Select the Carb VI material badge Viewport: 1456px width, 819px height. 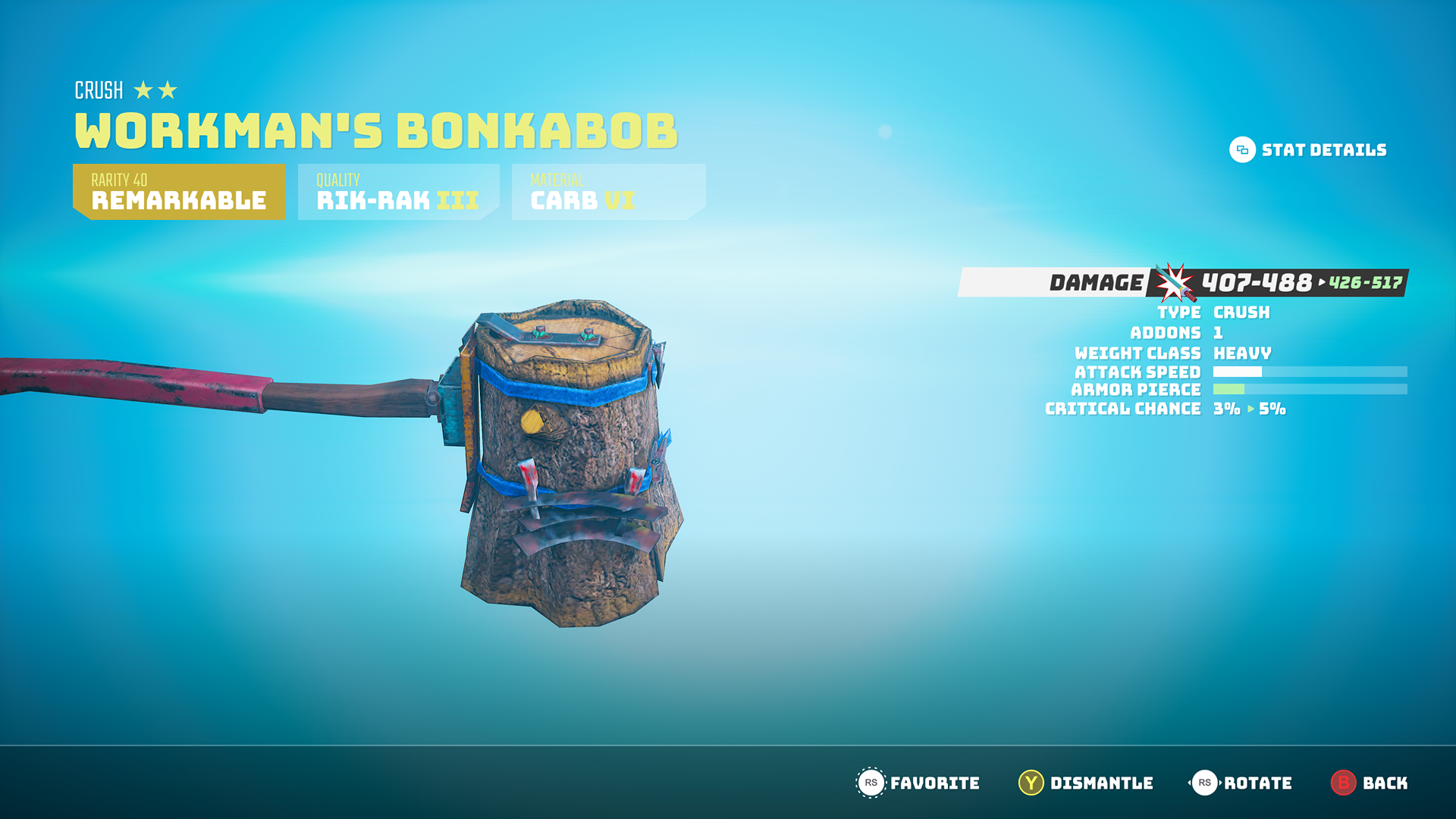[608, 192]
